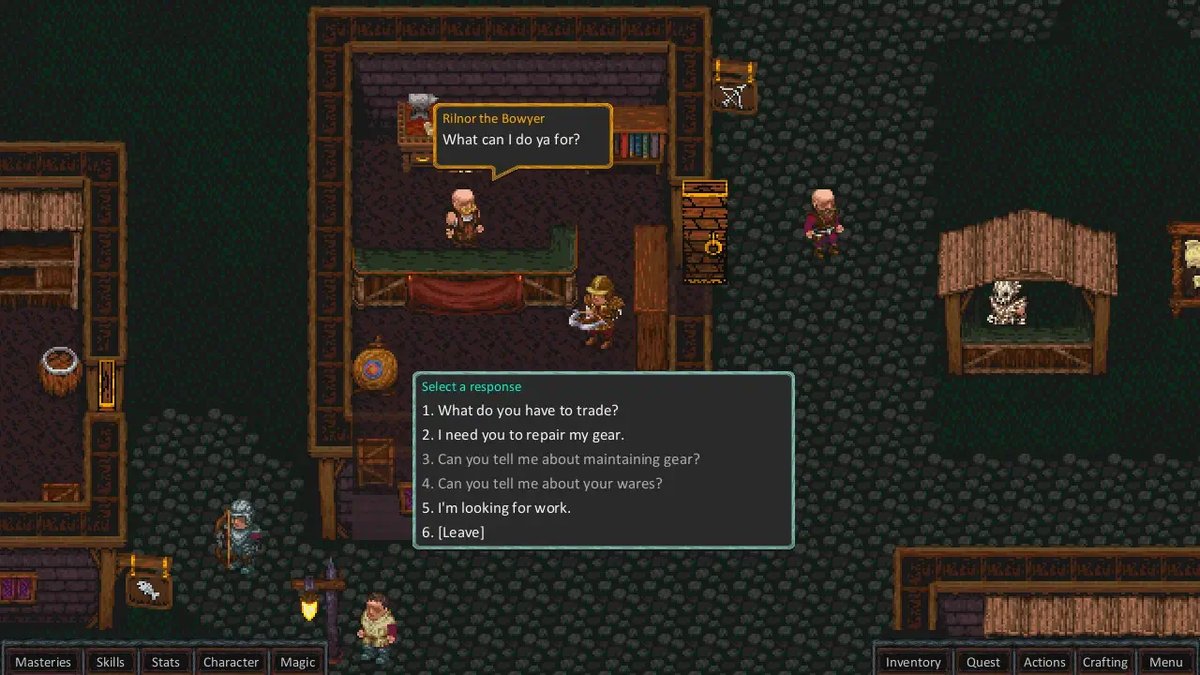This screenshot has width=1200, height=675.
Task: Open the Inventory
Action: click(x=913, y=662)
